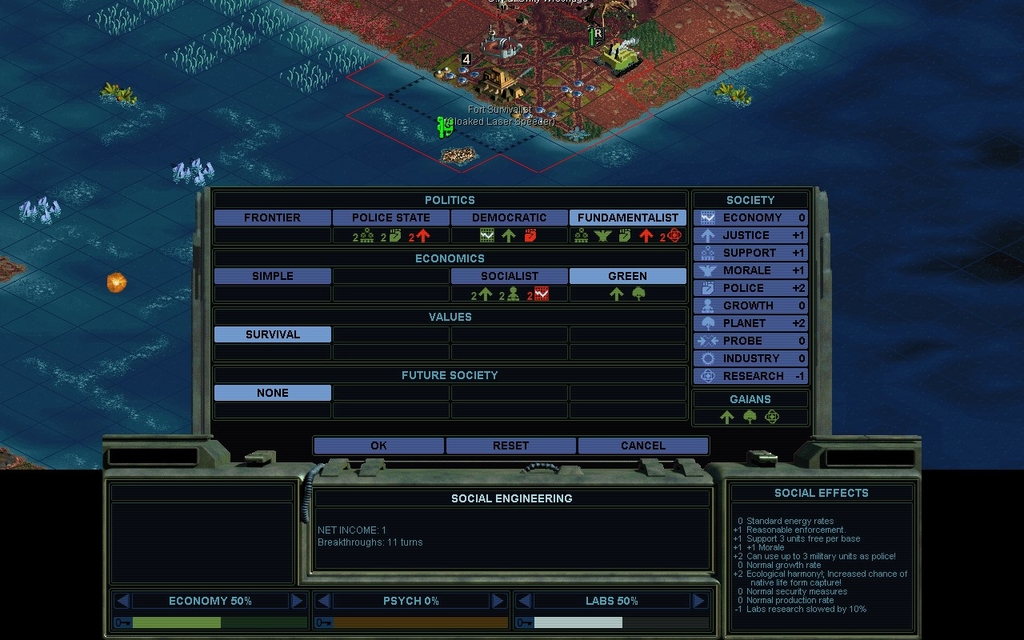Select Green economics
1024x640 pixels.
(627, 276)
